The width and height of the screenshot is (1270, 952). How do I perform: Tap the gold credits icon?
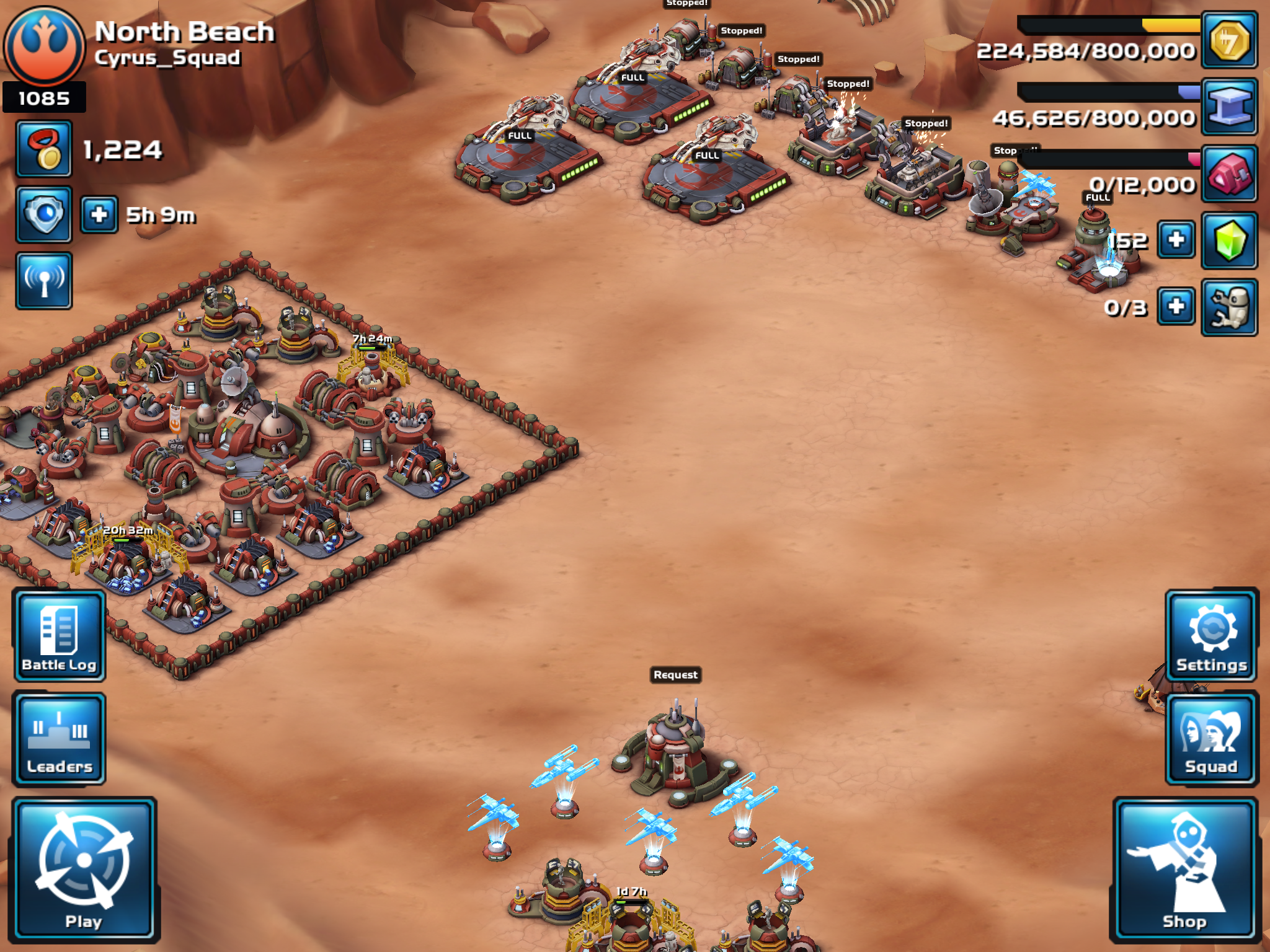tap(1229, 40)
